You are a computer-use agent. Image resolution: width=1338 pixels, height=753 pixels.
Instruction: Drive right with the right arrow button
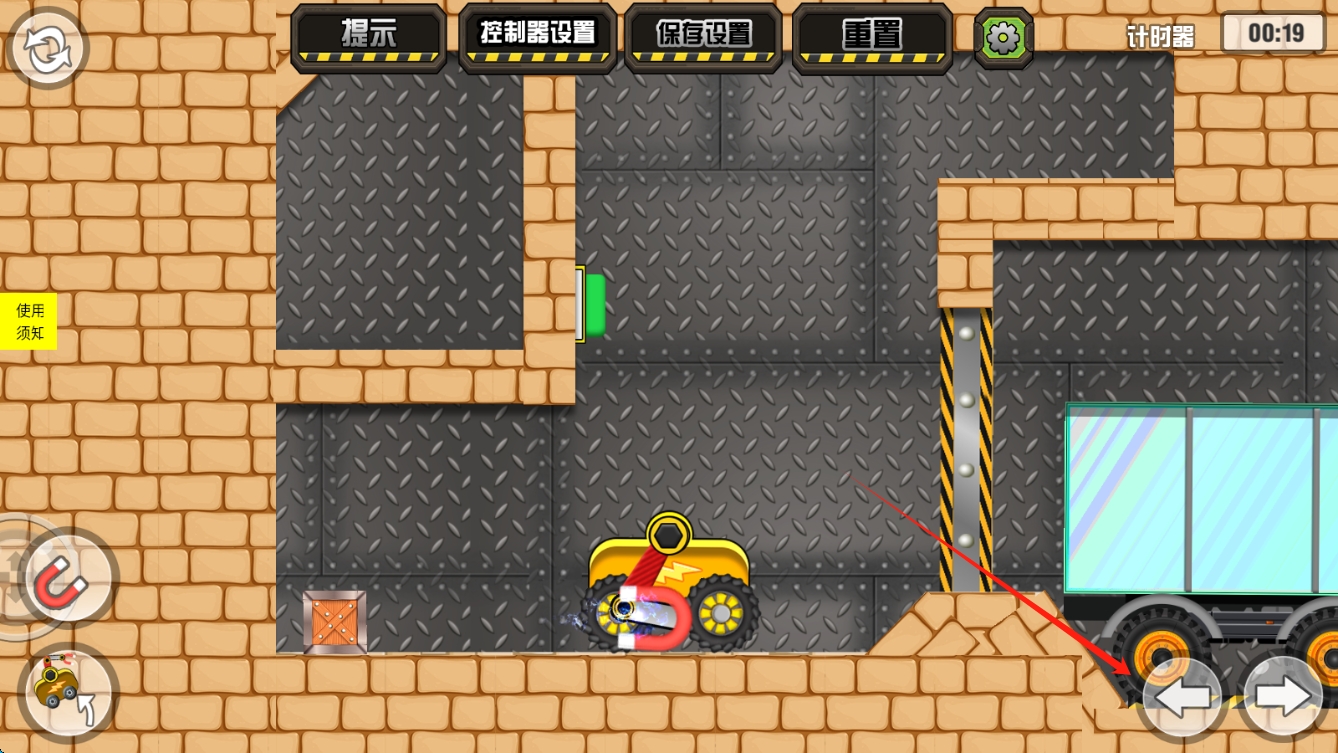1283,696
